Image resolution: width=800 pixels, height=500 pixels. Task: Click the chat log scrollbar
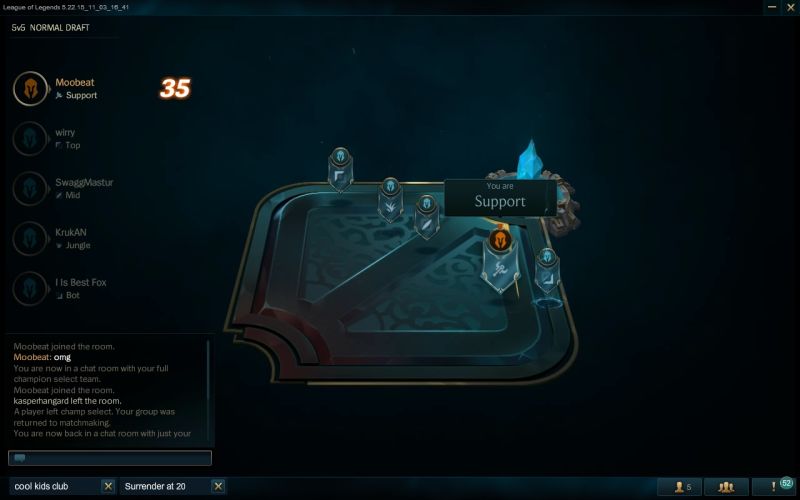pyautogui.click(x=208, y=390)
